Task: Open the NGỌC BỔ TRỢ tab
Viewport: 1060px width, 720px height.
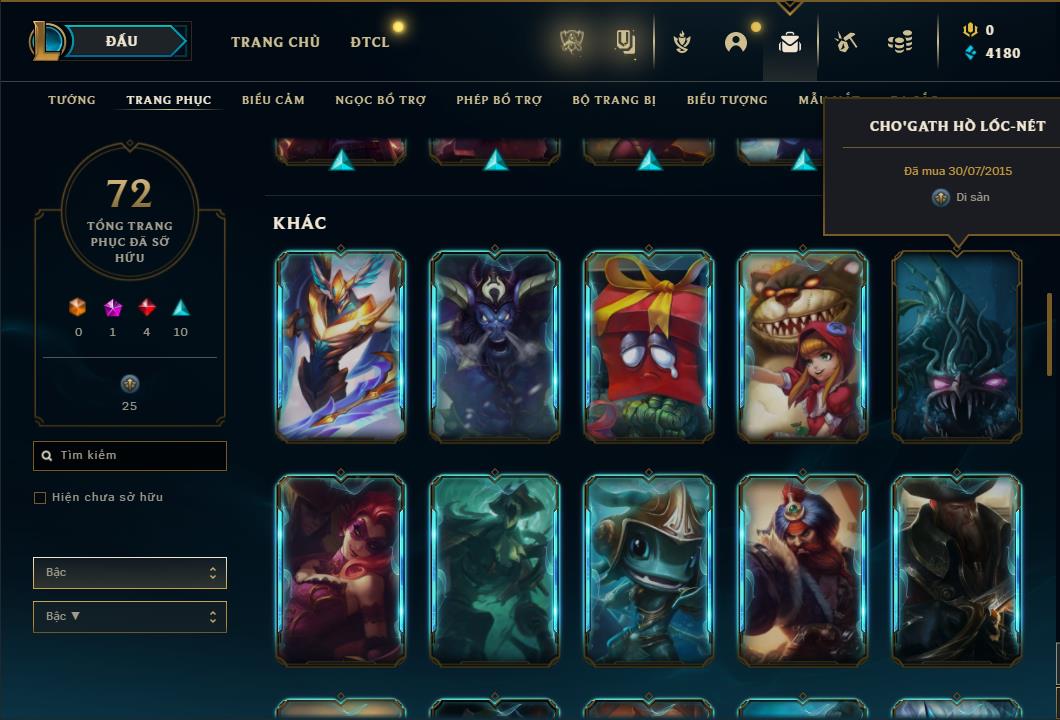Action: pos(380,100)
